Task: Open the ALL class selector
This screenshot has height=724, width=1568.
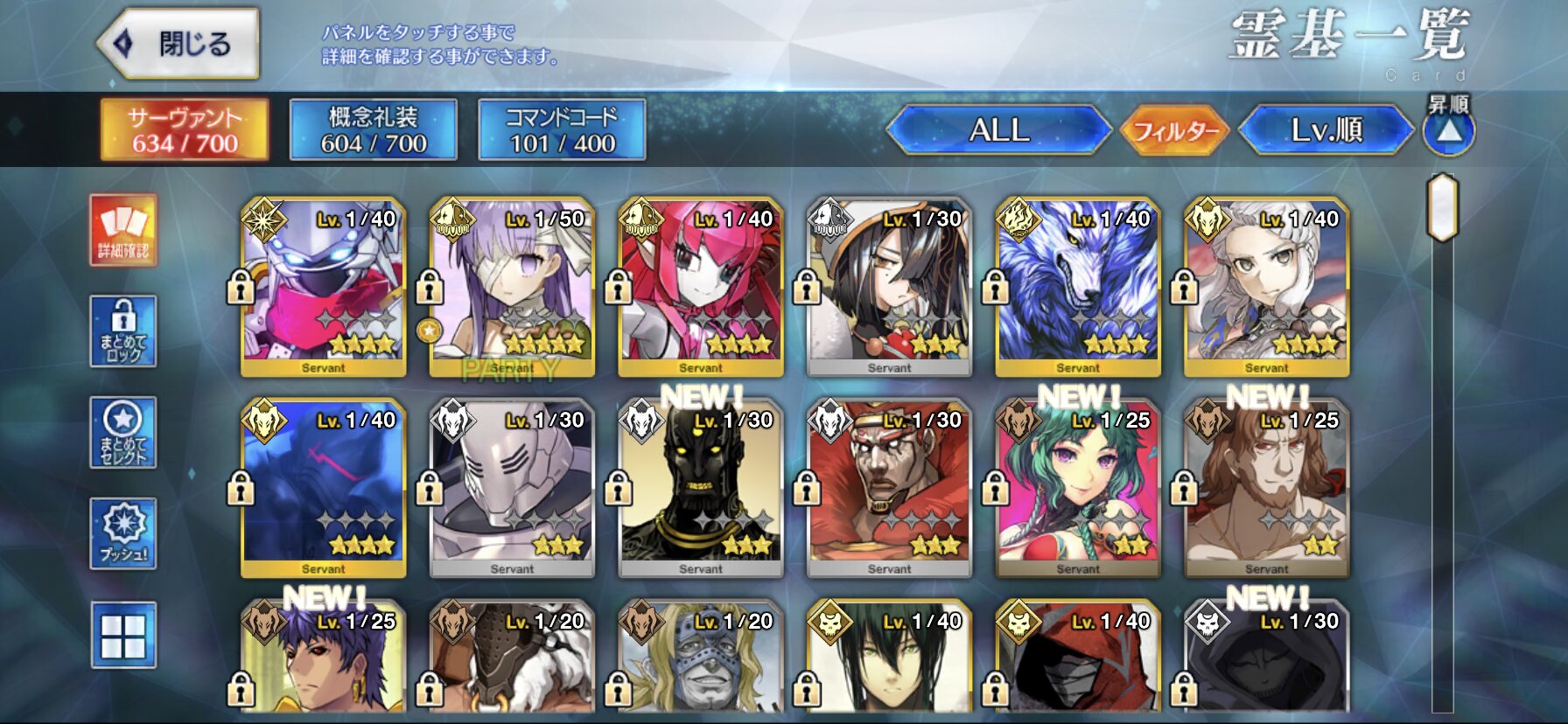Action: 998,131
